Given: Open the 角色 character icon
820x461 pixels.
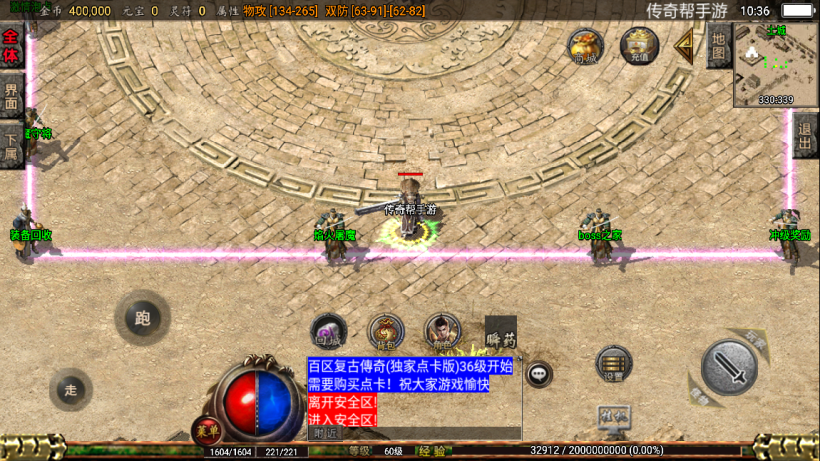Looking at the screenshot, I should point(442,332).
